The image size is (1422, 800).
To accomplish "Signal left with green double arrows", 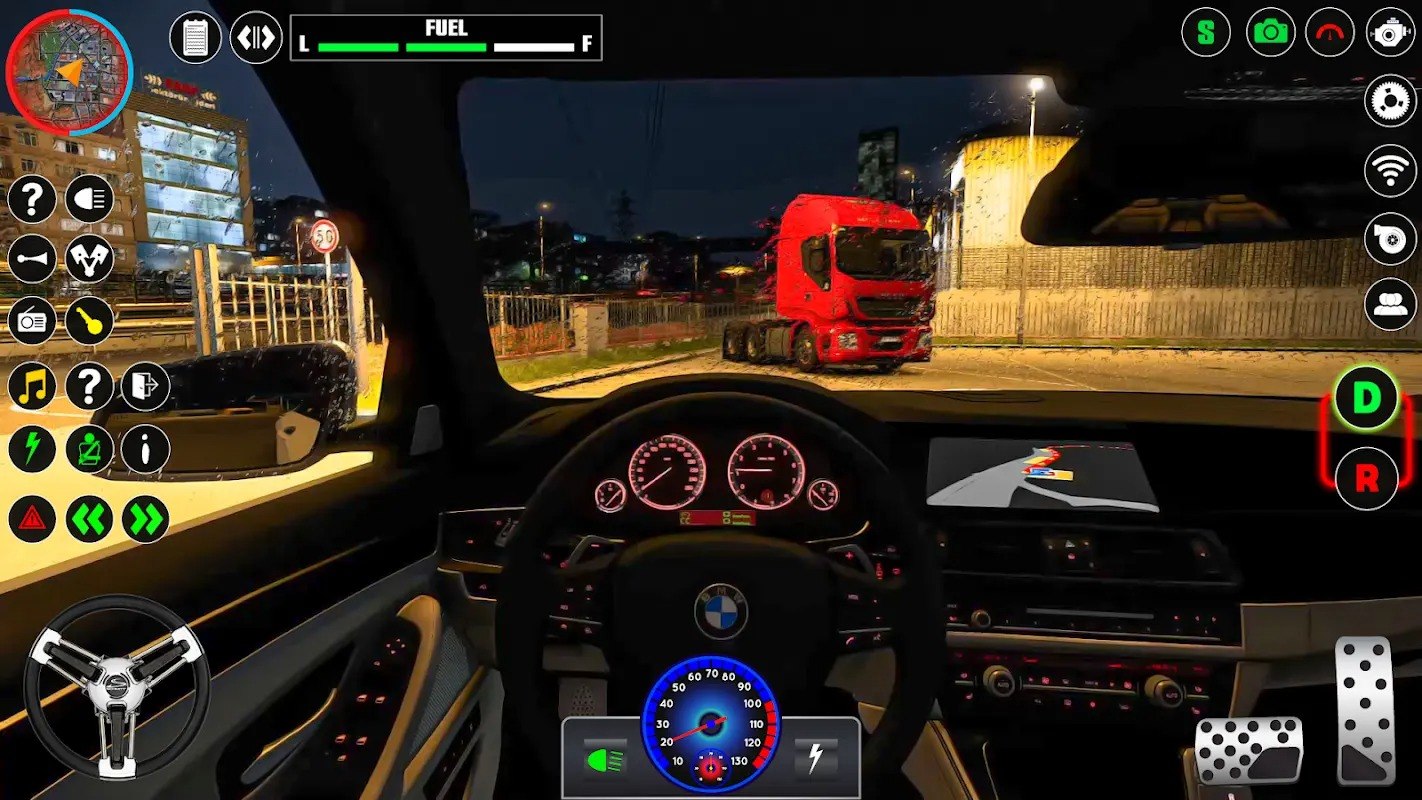I will point(90,519).
